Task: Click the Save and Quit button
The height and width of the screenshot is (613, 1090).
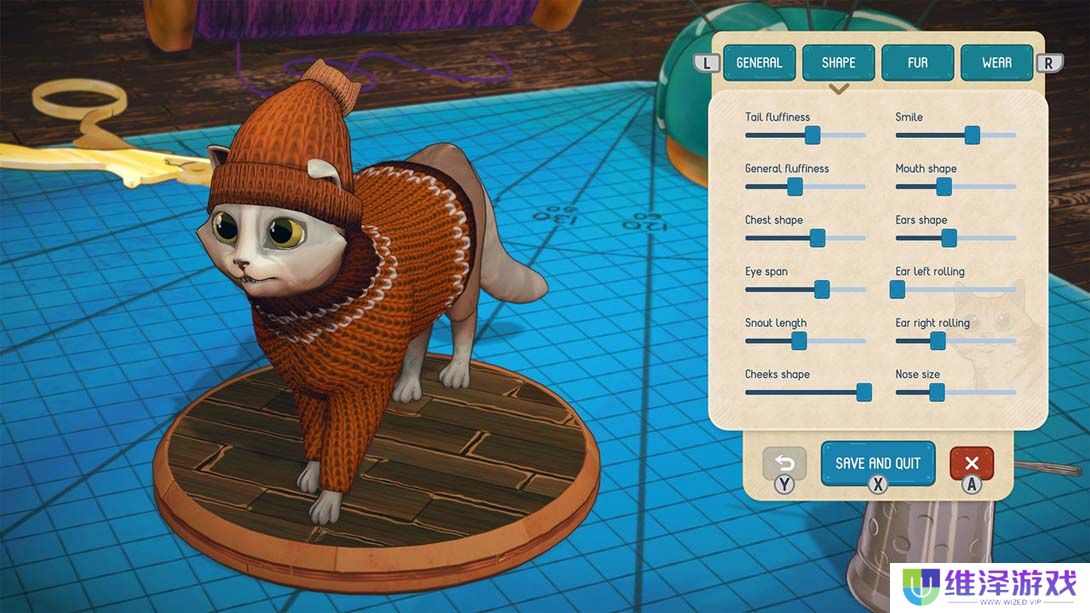Action: [x=878, y=463]
